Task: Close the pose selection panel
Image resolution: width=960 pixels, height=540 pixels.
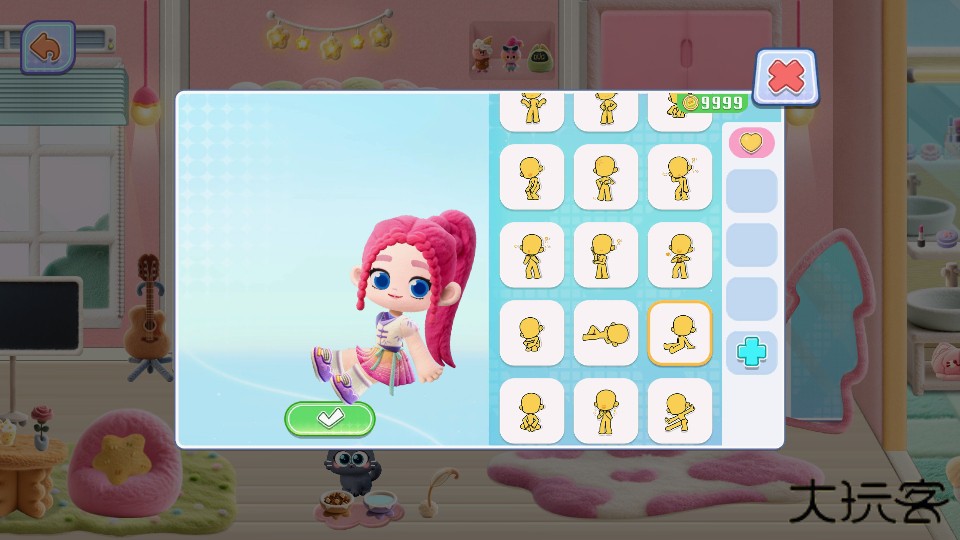Action: (x=786, y=76)
